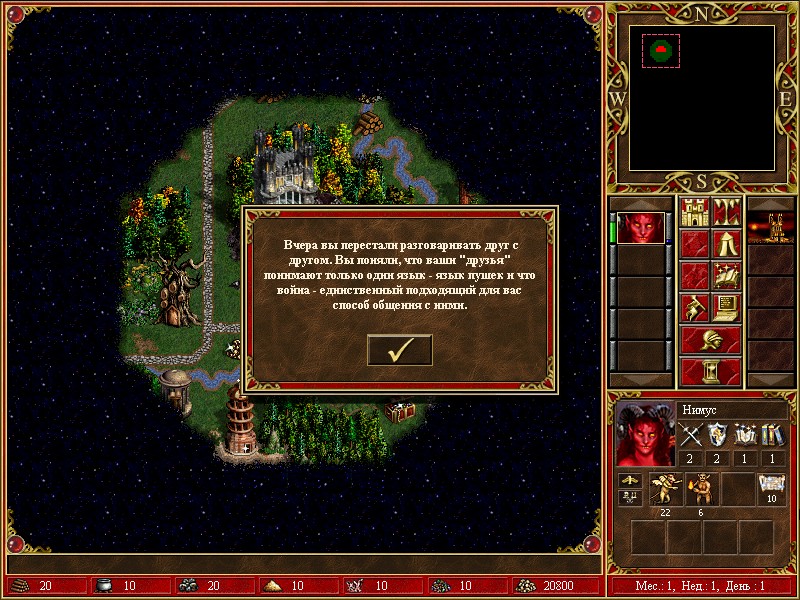Image resolution: width=800 pixels, height=600 pixels.
Task: Select the stack of 6 gogs
Action: point(700,488)
